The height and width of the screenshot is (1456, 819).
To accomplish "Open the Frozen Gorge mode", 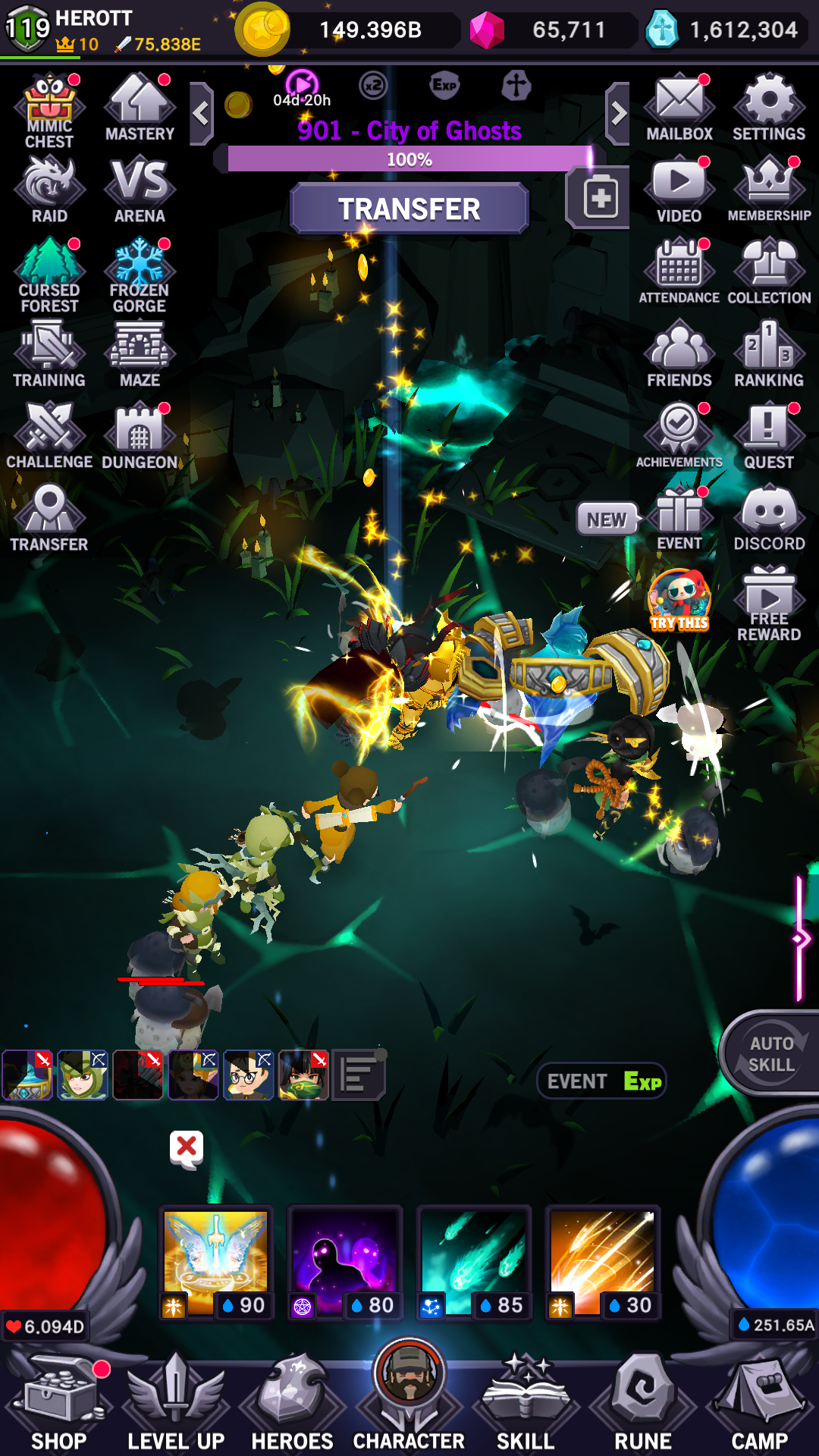I will click(140, 275).
